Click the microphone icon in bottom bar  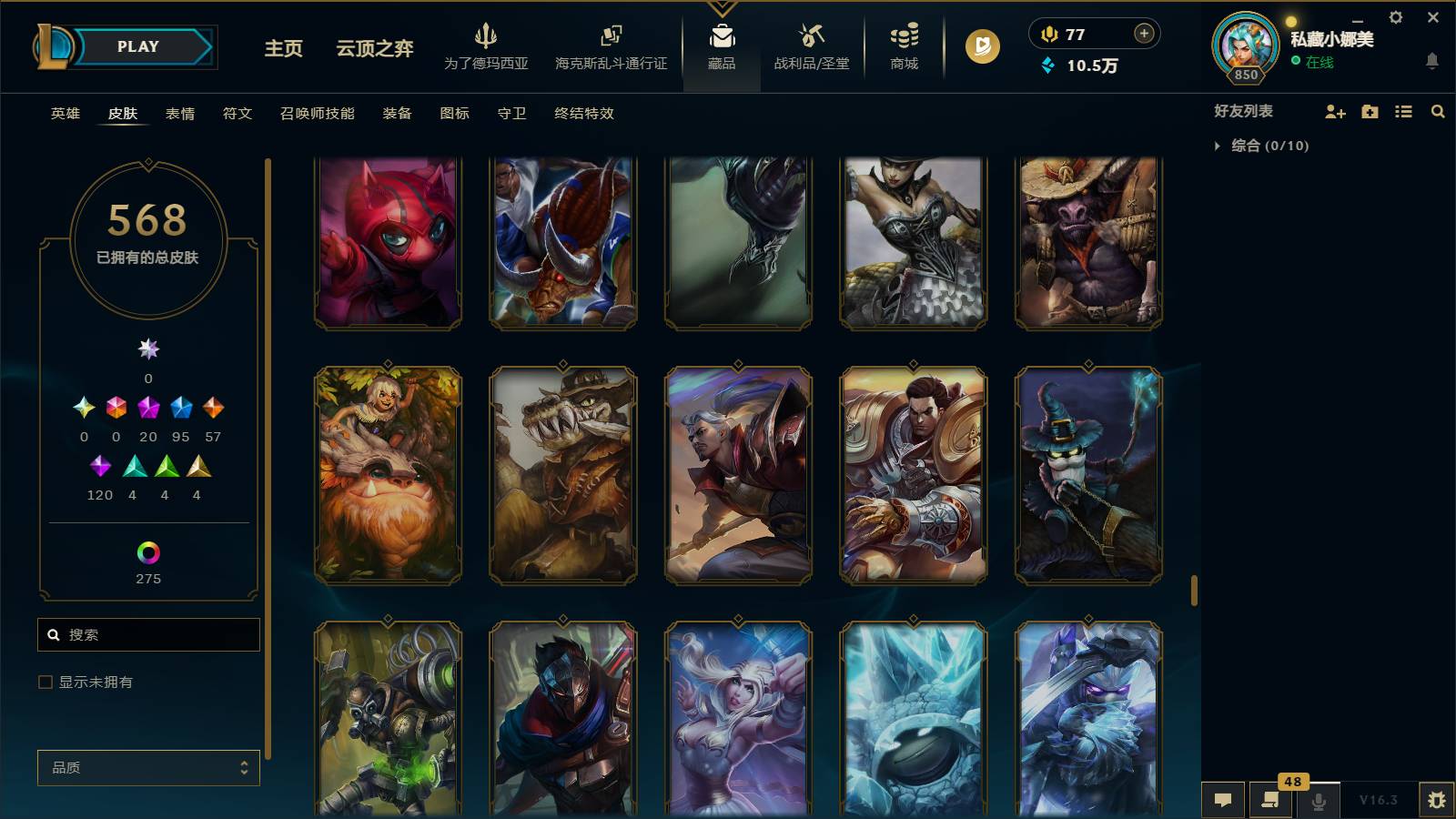[1319, 801]
